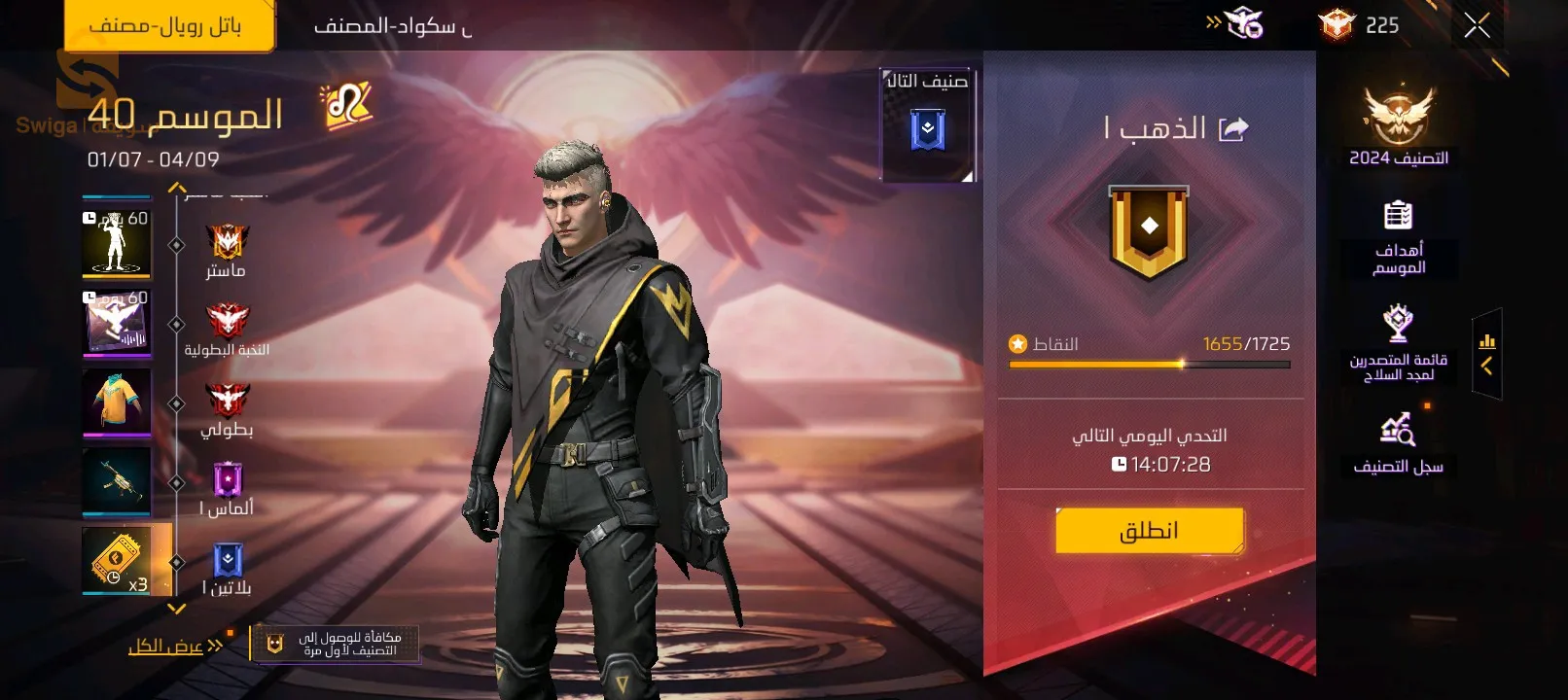Open أهداف الموسم season goals
Viewport: 1568px width, 700px height.
pos(1398,237)
